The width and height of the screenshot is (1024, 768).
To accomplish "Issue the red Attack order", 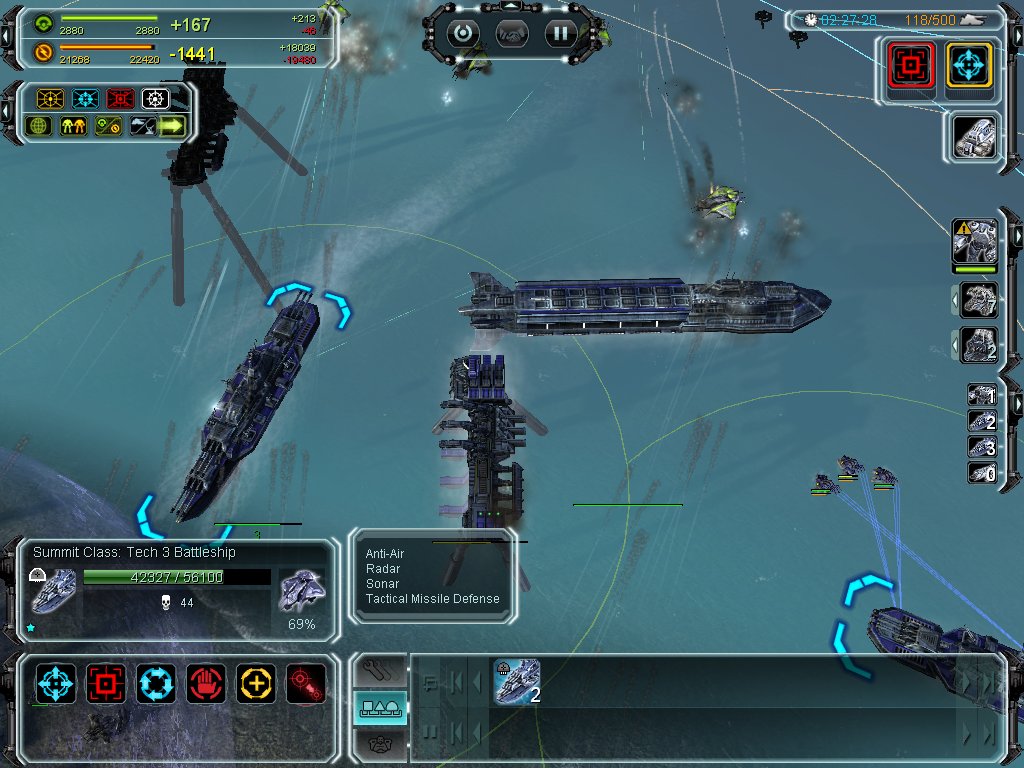I will (x=106, y=683).
